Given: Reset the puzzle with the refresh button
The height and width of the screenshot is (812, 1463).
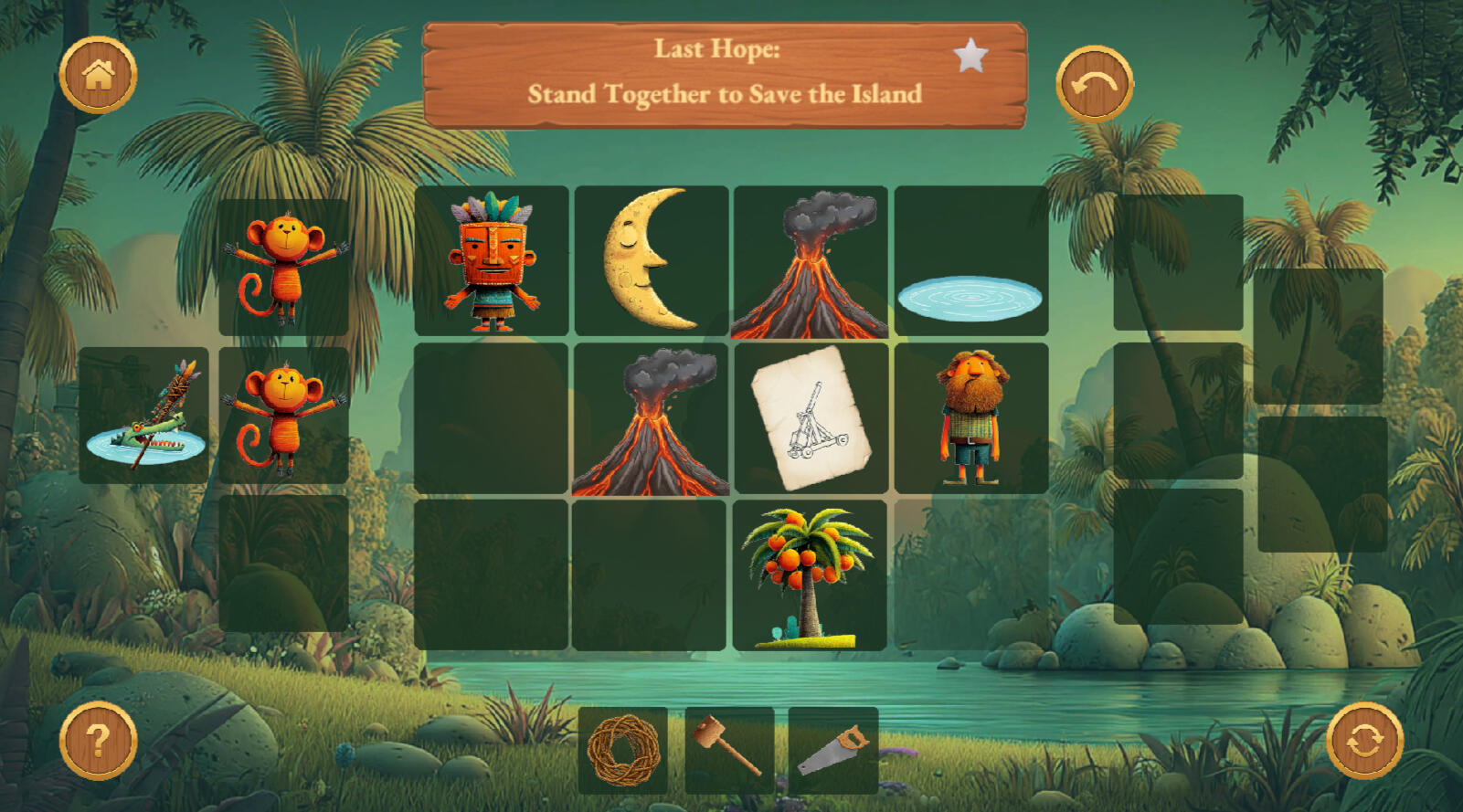Looking at the screenshot, I should tap(1364, 740).
